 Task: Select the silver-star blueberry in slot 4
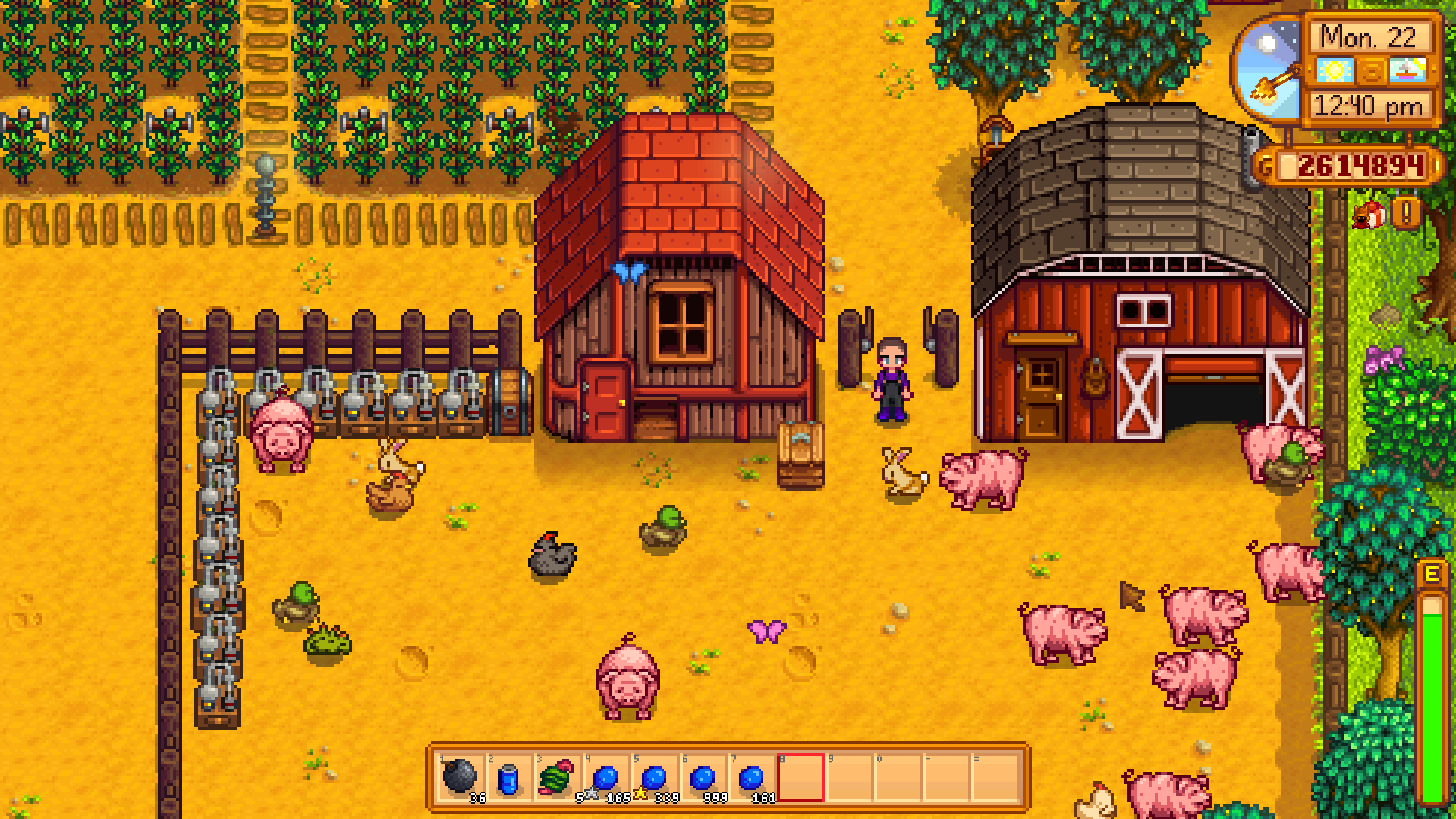point(605,780)
